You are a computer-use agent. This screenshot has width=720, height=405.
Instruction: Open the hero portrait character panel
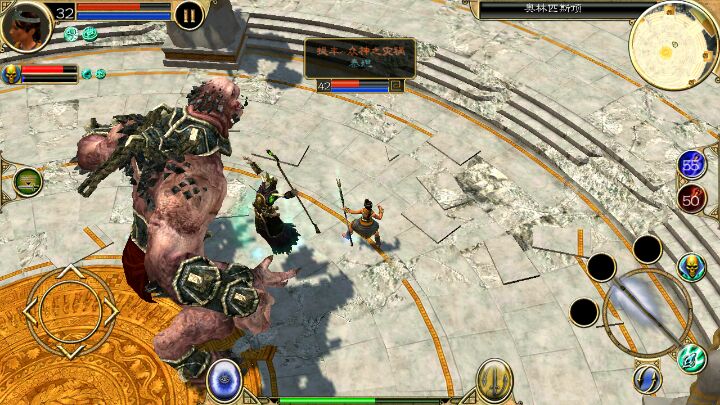(x=26, y=27)
